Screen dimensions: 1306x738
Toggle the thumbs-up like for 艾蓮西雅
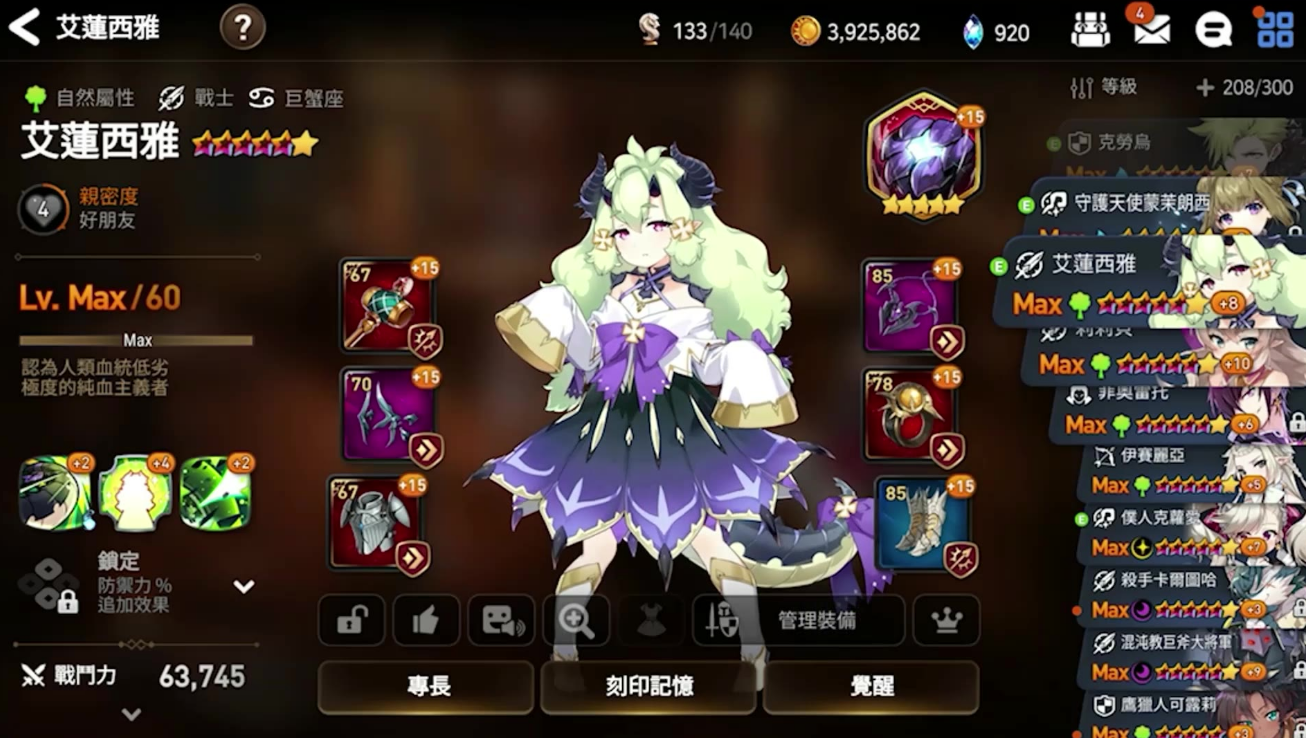point(426,620)
